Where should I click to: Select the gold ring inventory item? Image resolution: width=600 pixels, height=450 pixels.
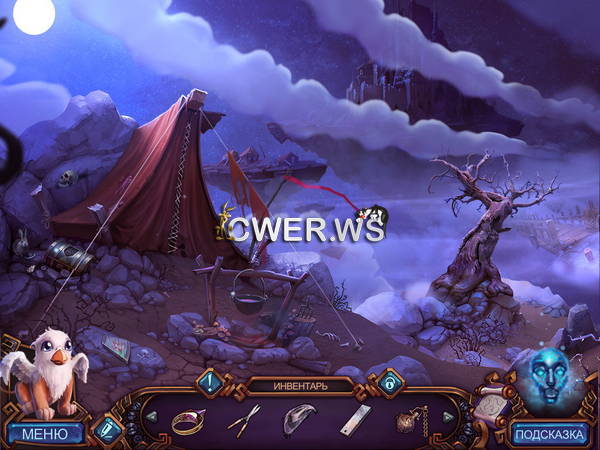pos(187,419)
